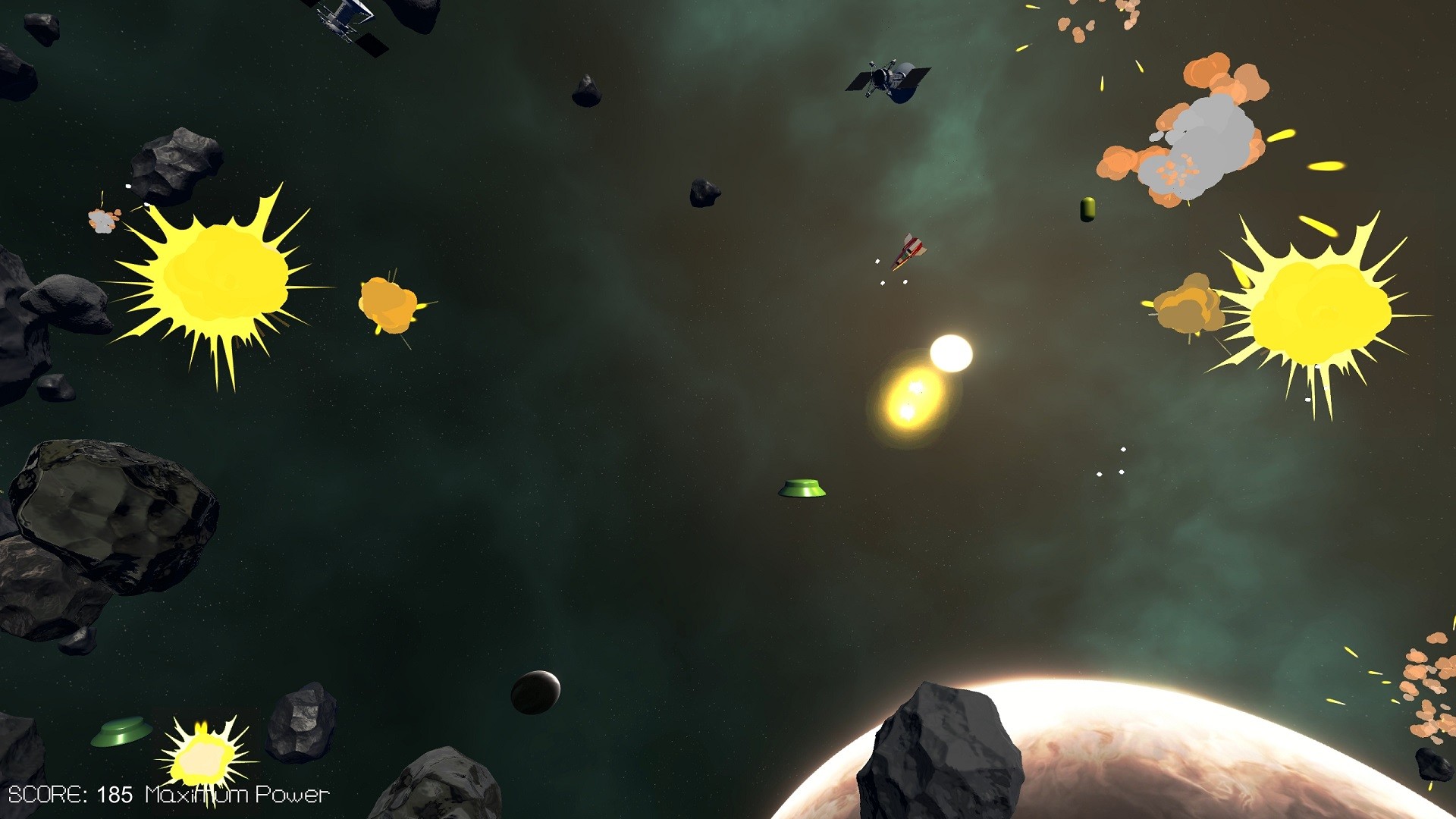Click the green capsule power-up on the right
Viewport: 1456px width, 819px height.
1086,211
